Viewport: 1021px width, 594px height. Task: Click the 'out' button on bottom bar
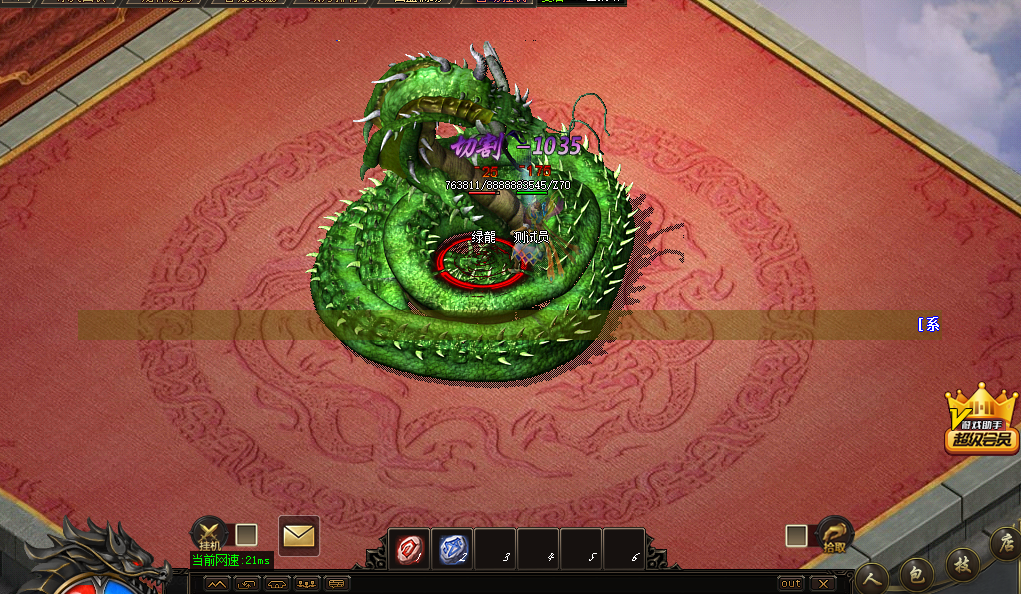791,583
